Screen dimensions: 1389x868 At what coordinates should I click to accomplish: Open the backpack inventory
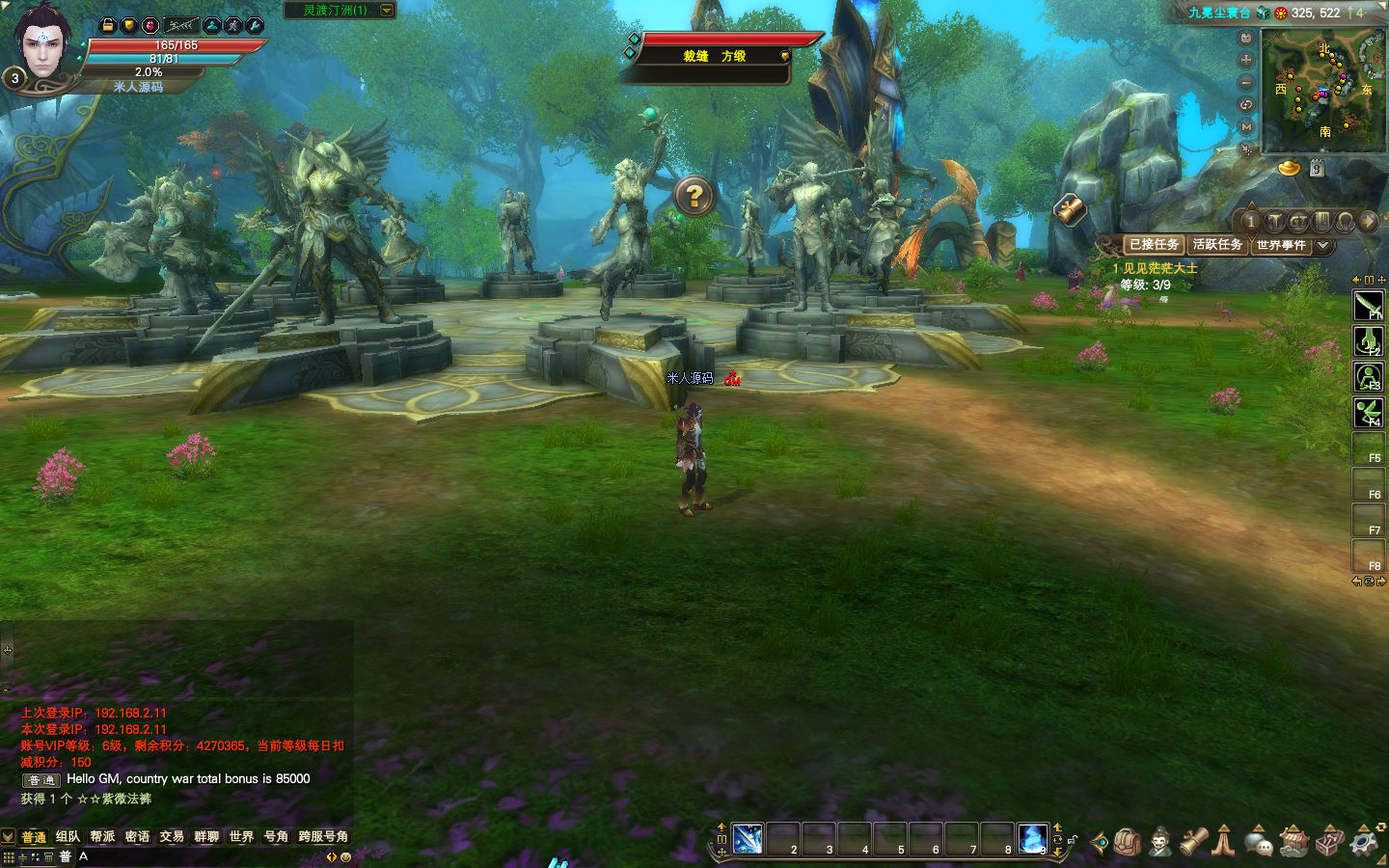click(x=1128, y=842)
